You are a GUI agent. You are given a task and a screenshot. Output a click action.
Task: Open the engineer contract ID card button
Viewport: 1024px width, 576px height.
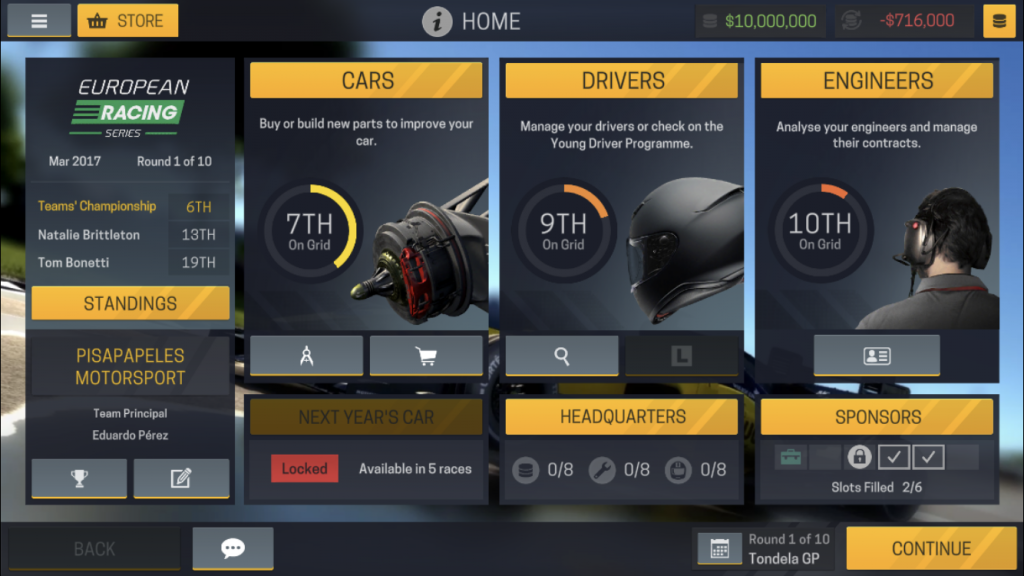click(877, 356)
